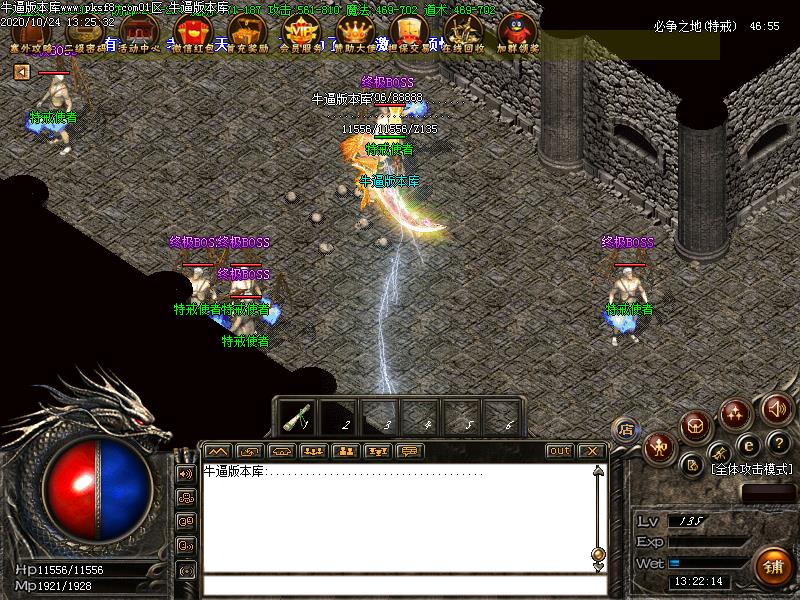Click the chat text input field

400,585
